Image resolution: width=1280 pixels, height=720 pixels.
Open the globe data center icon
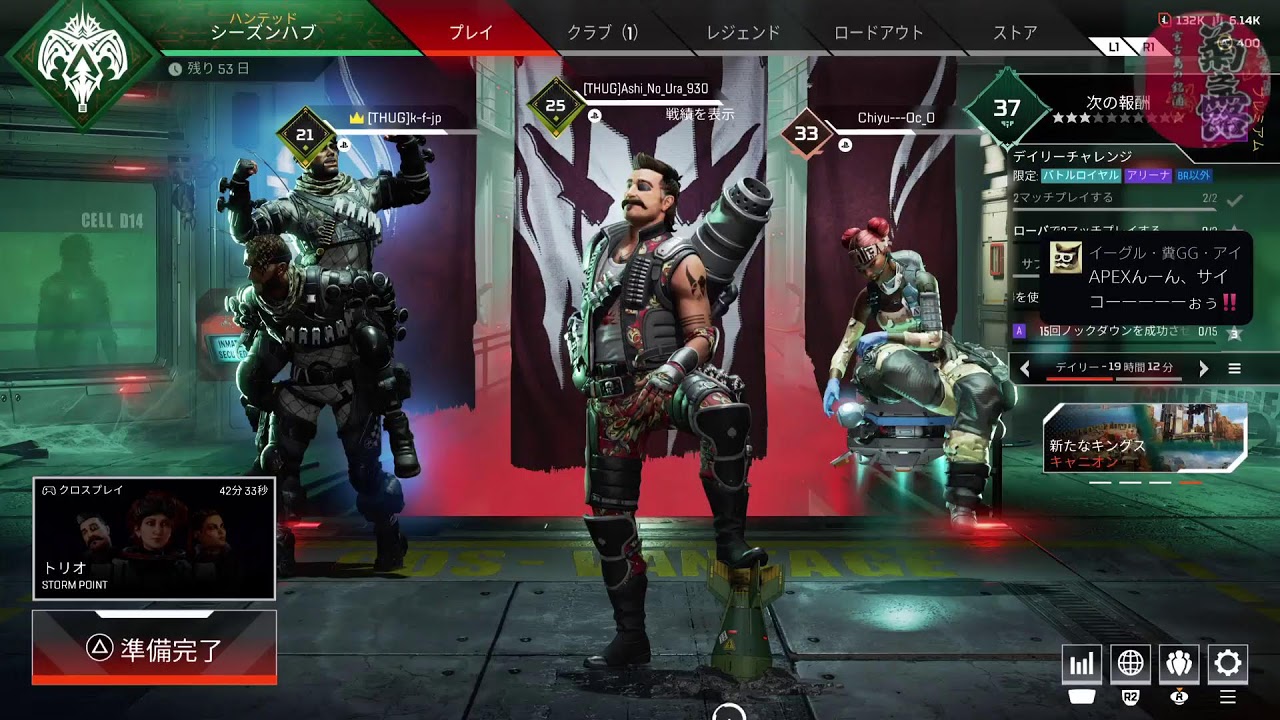tap(1131, 663)
